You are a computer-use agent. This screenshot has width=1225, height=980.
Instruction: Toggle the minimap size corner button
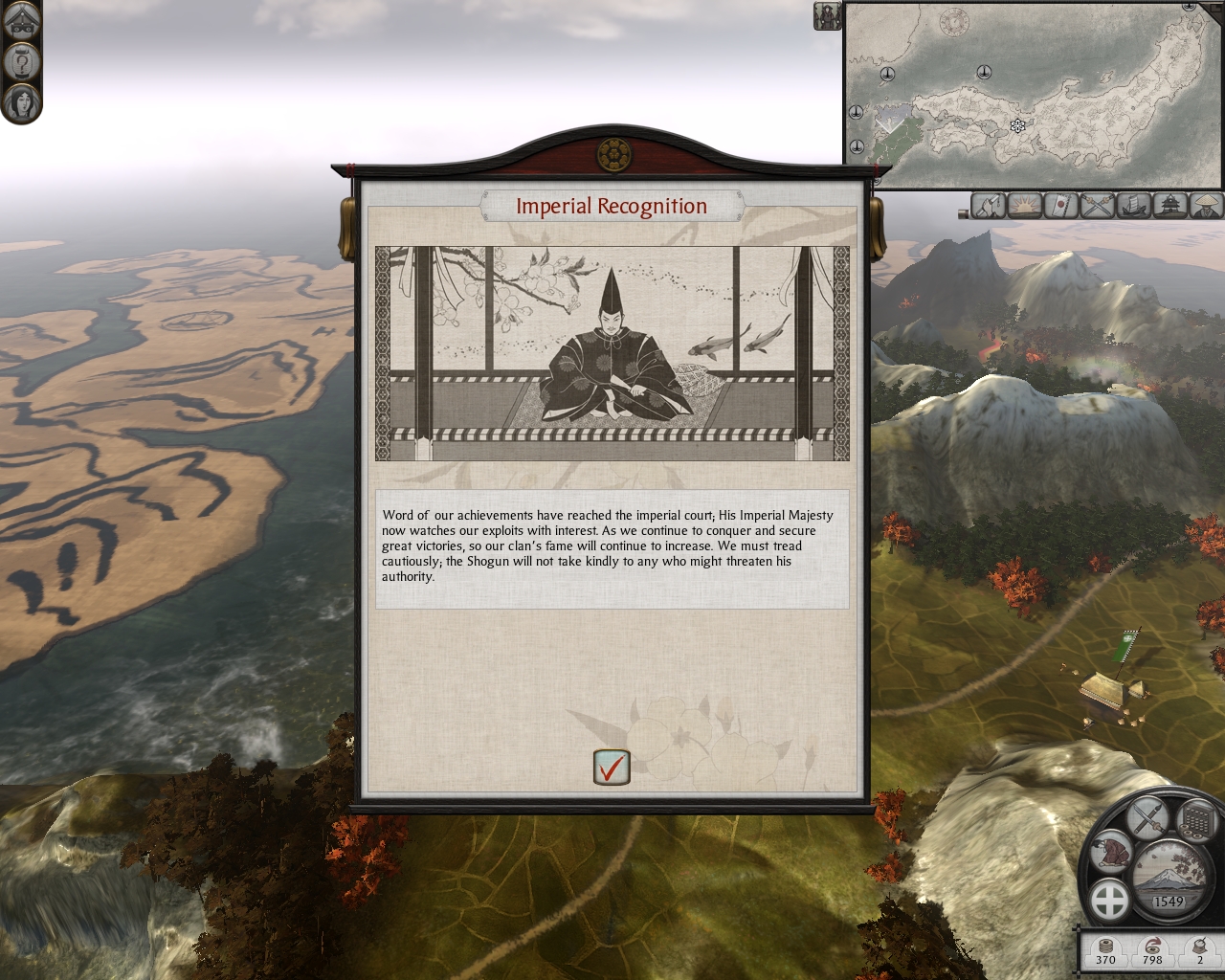click(x=1214, y=8)
